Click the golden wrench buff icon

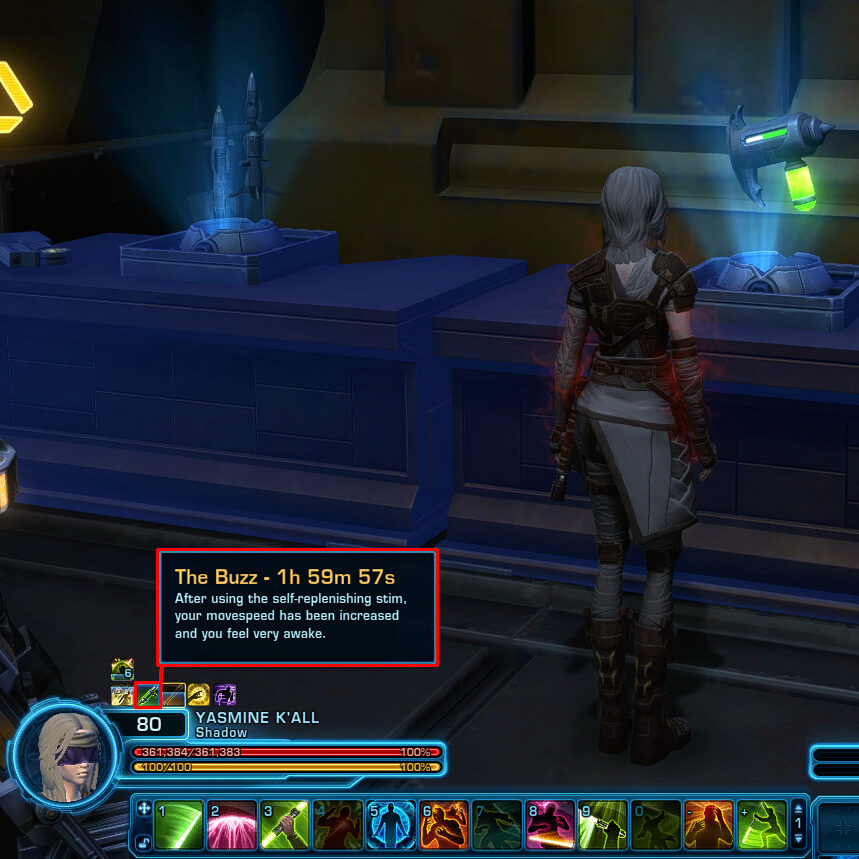(x=199, y=694)
